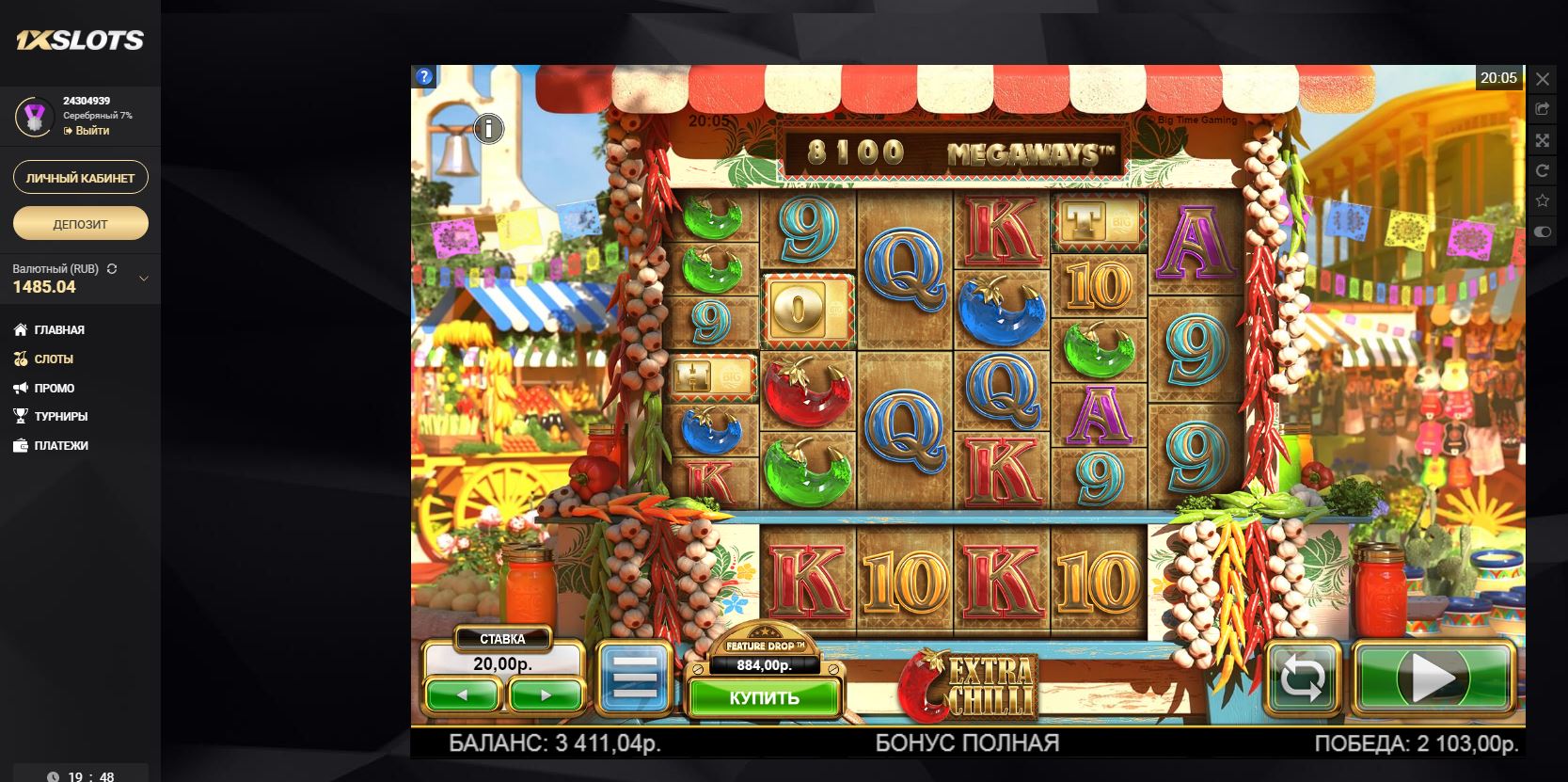Open the autoplay settings button

pos(1303,678)
